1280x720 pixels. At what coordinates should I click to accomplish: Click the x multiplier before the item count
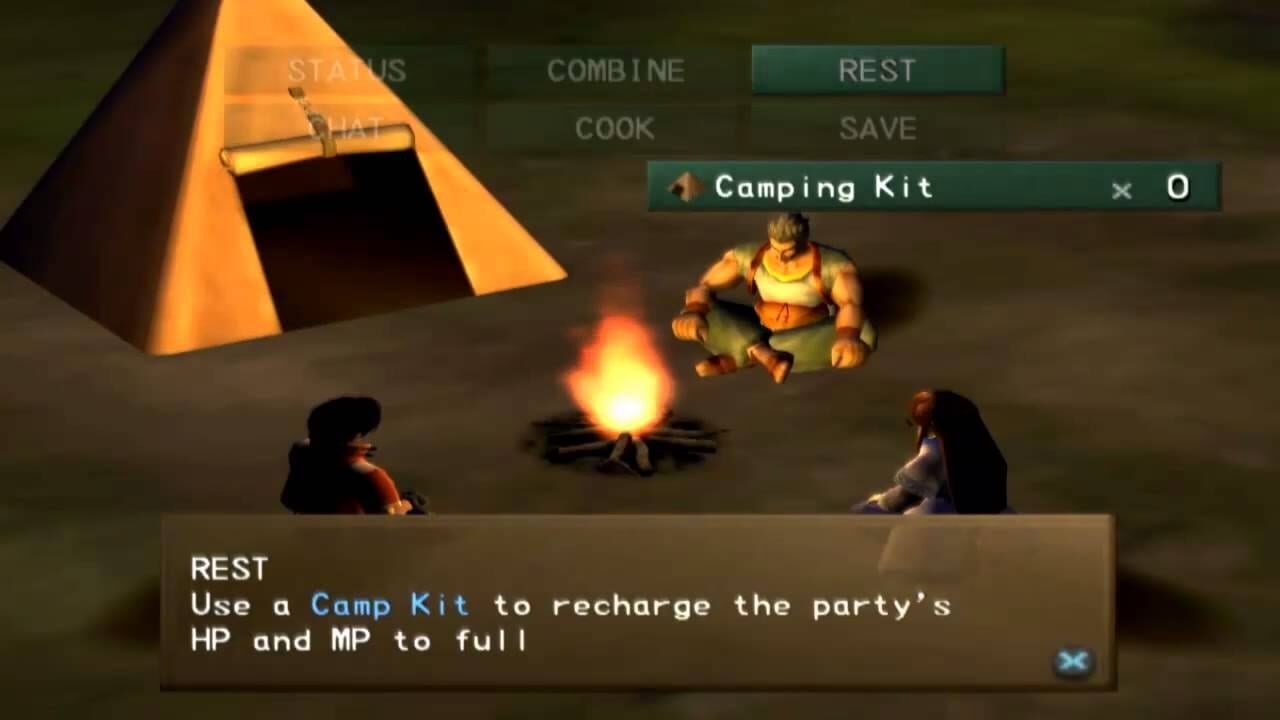(1121, 190)
